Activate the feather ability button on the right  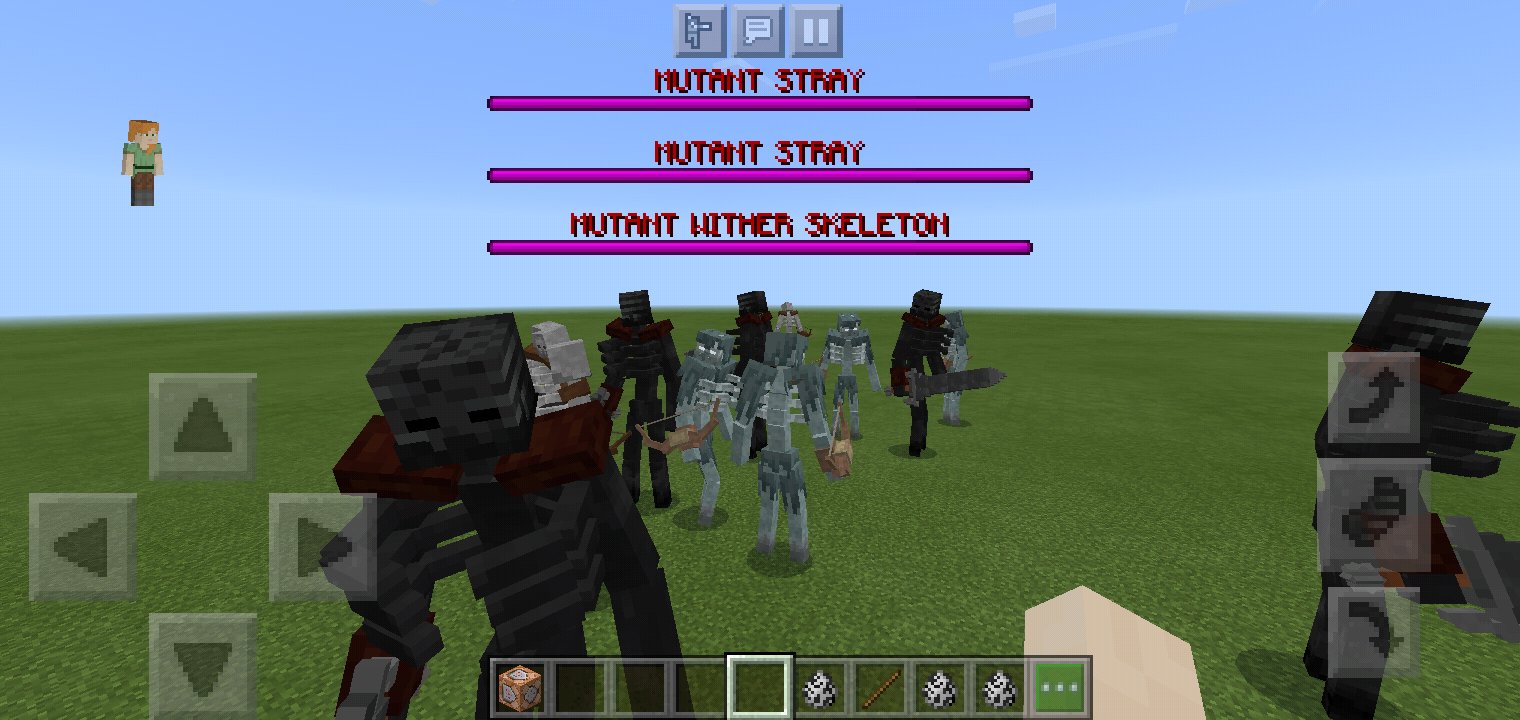[1379, 514]
